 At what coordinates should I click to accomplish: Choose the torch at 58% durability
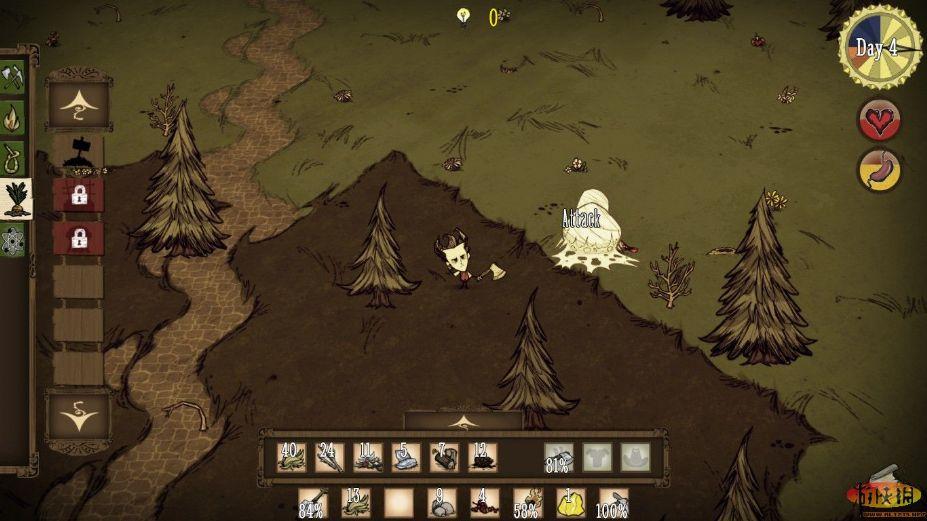pyautogui.click(x=528, y=502)
